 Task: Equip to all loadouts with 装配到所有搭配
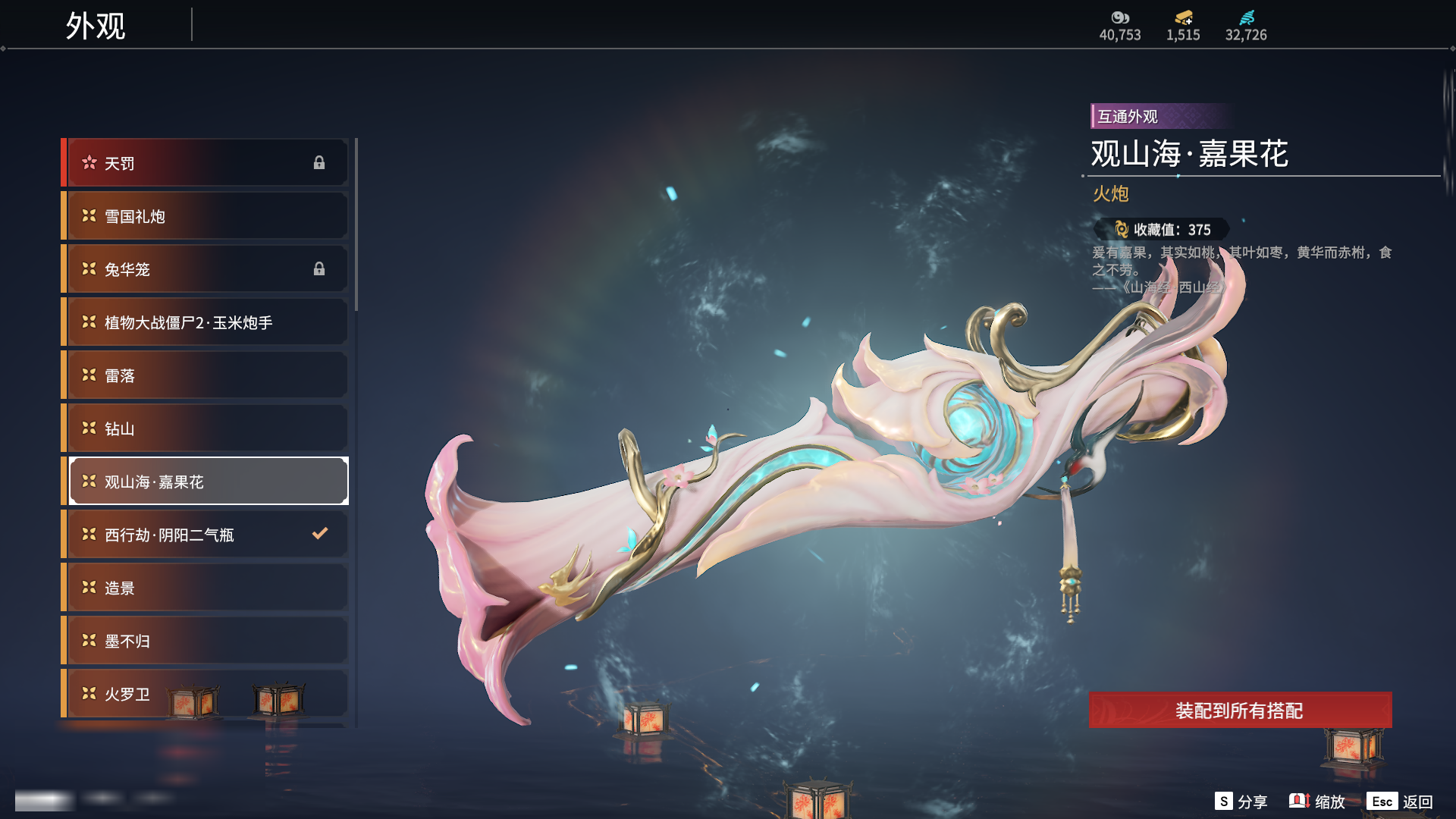[1240, 711]
